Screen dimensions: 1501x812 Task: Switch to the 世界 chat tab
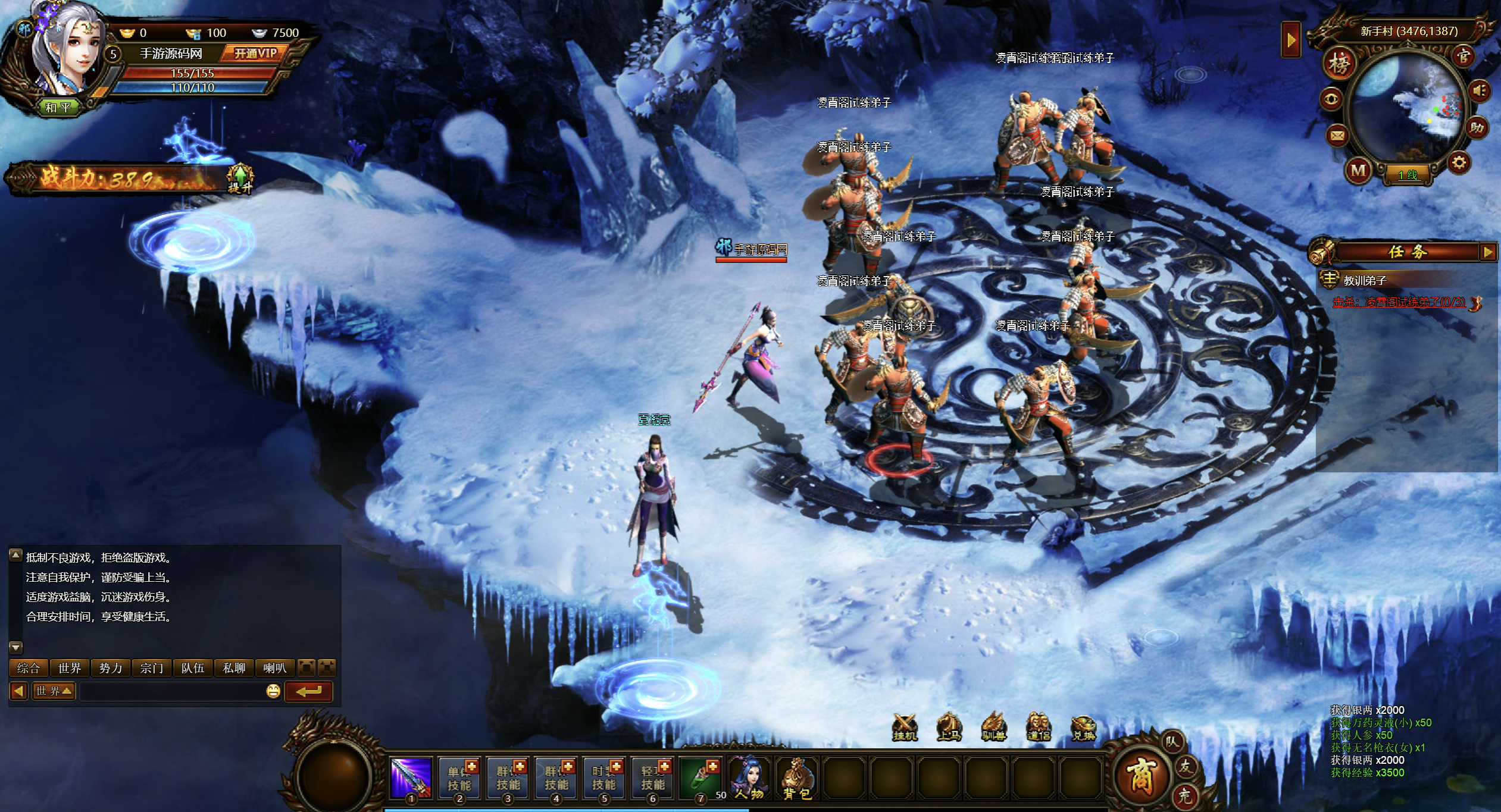point(70,668)
